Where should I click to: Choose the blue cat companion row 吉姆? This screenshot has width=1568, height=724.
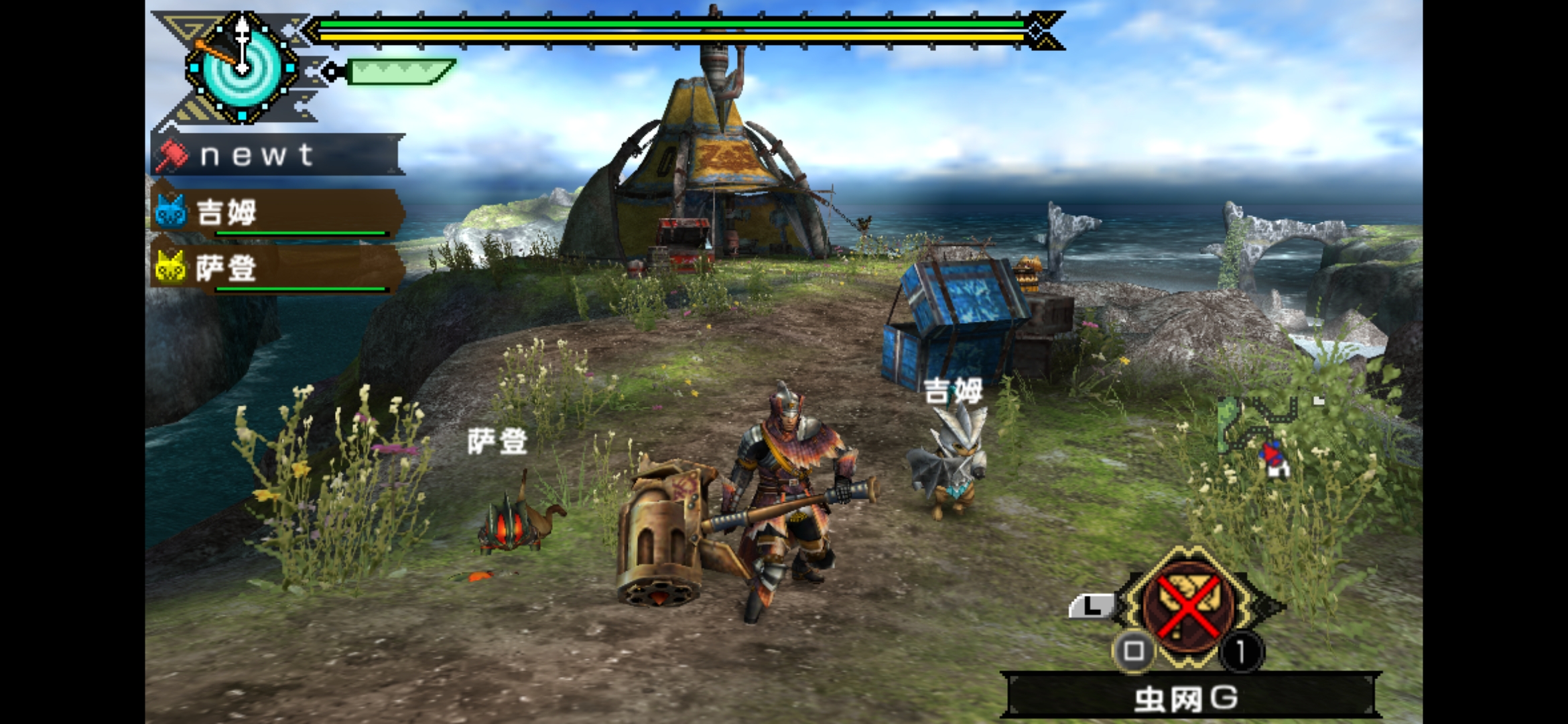(277, 213)
